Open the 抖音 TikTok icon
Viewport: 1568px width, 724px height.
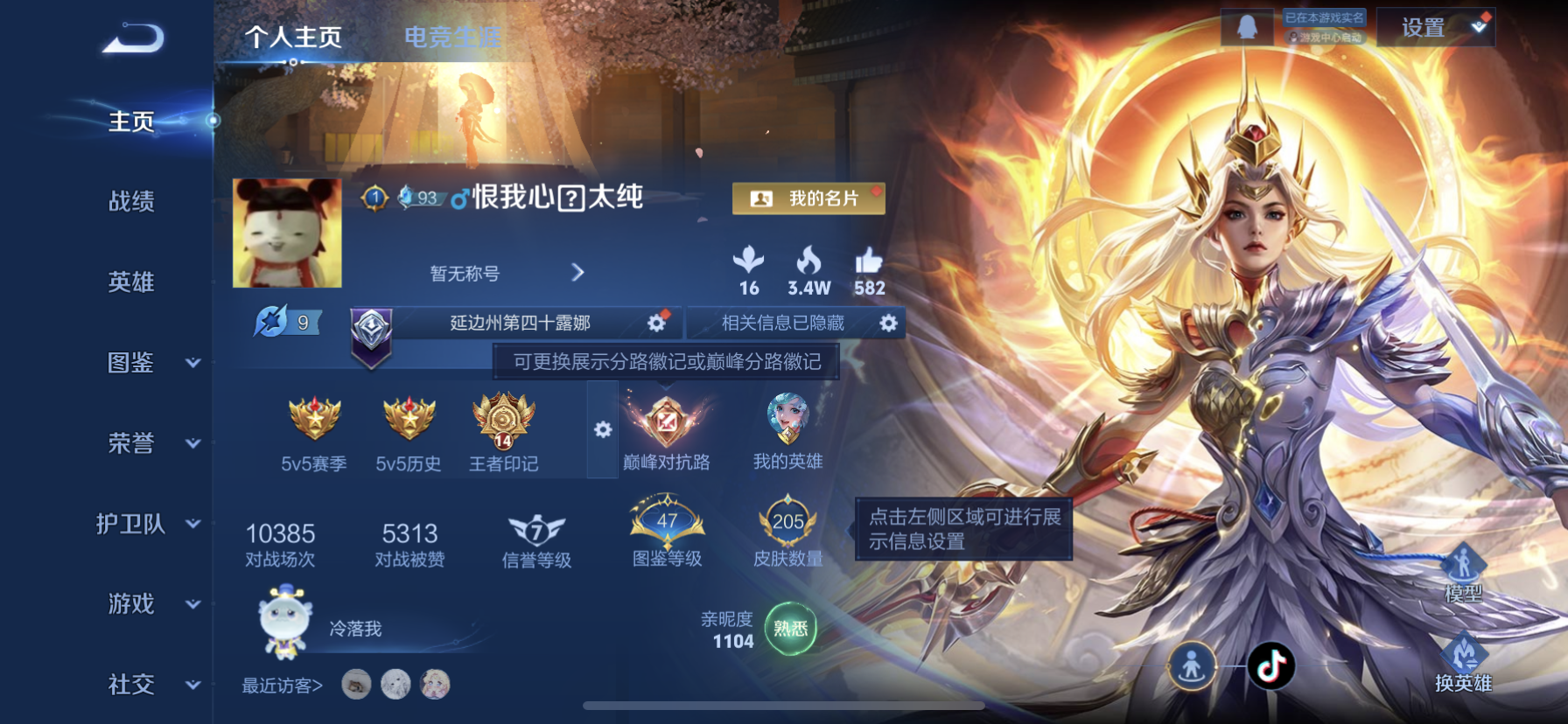coord(1270,665)
